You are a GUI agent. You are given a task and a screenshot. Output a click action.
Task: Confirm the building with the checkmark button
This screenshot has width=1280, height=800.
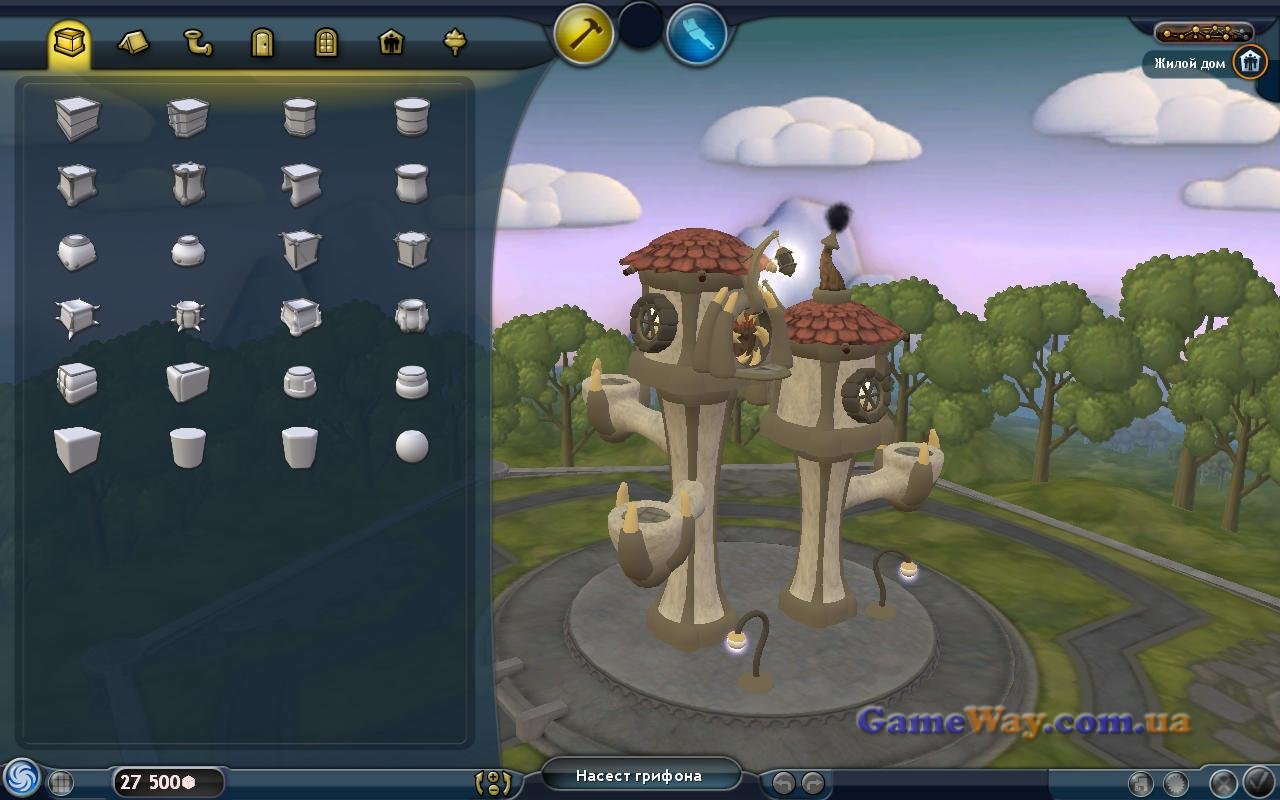pos(1256,782)
